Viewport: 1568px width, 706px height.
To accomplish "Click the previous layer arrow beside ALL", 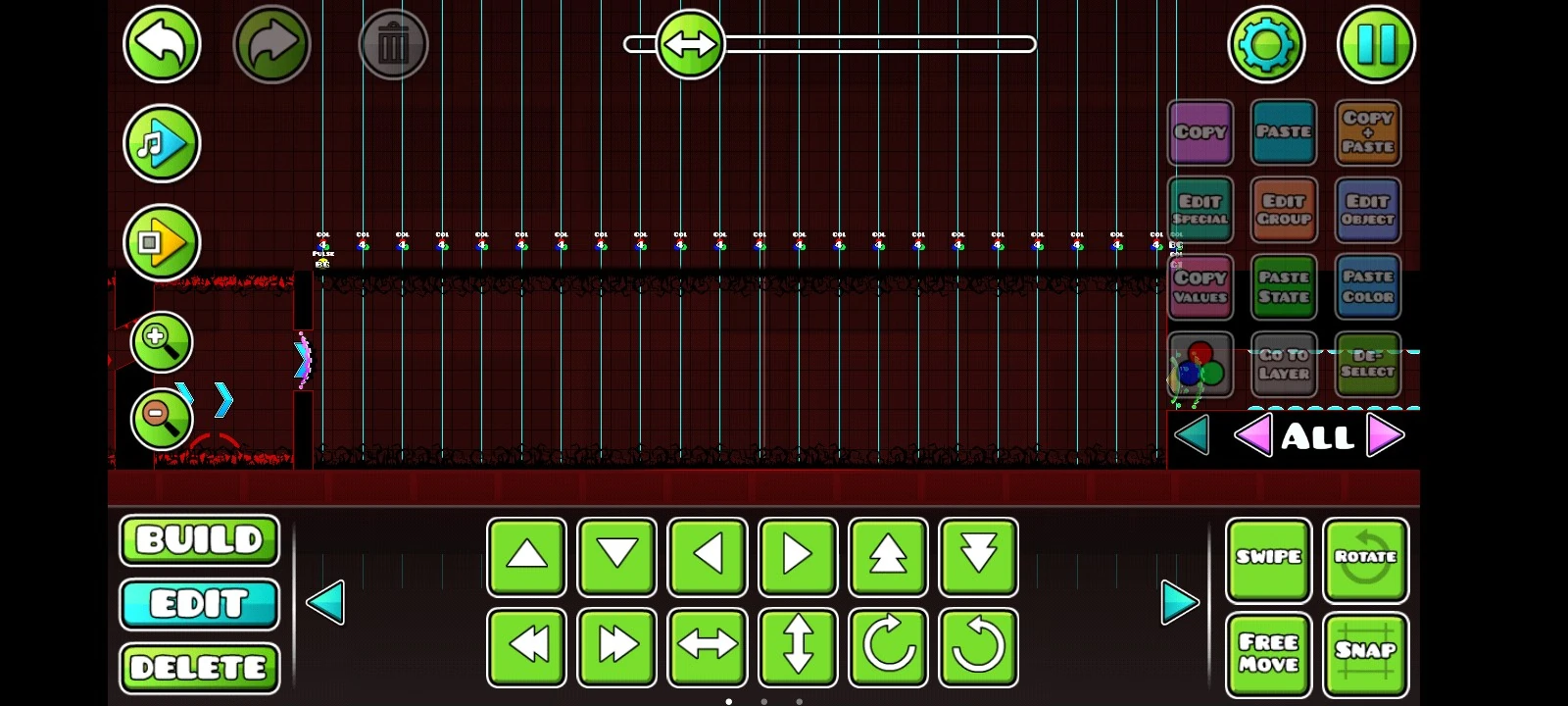I will (x=1256, y=435).
